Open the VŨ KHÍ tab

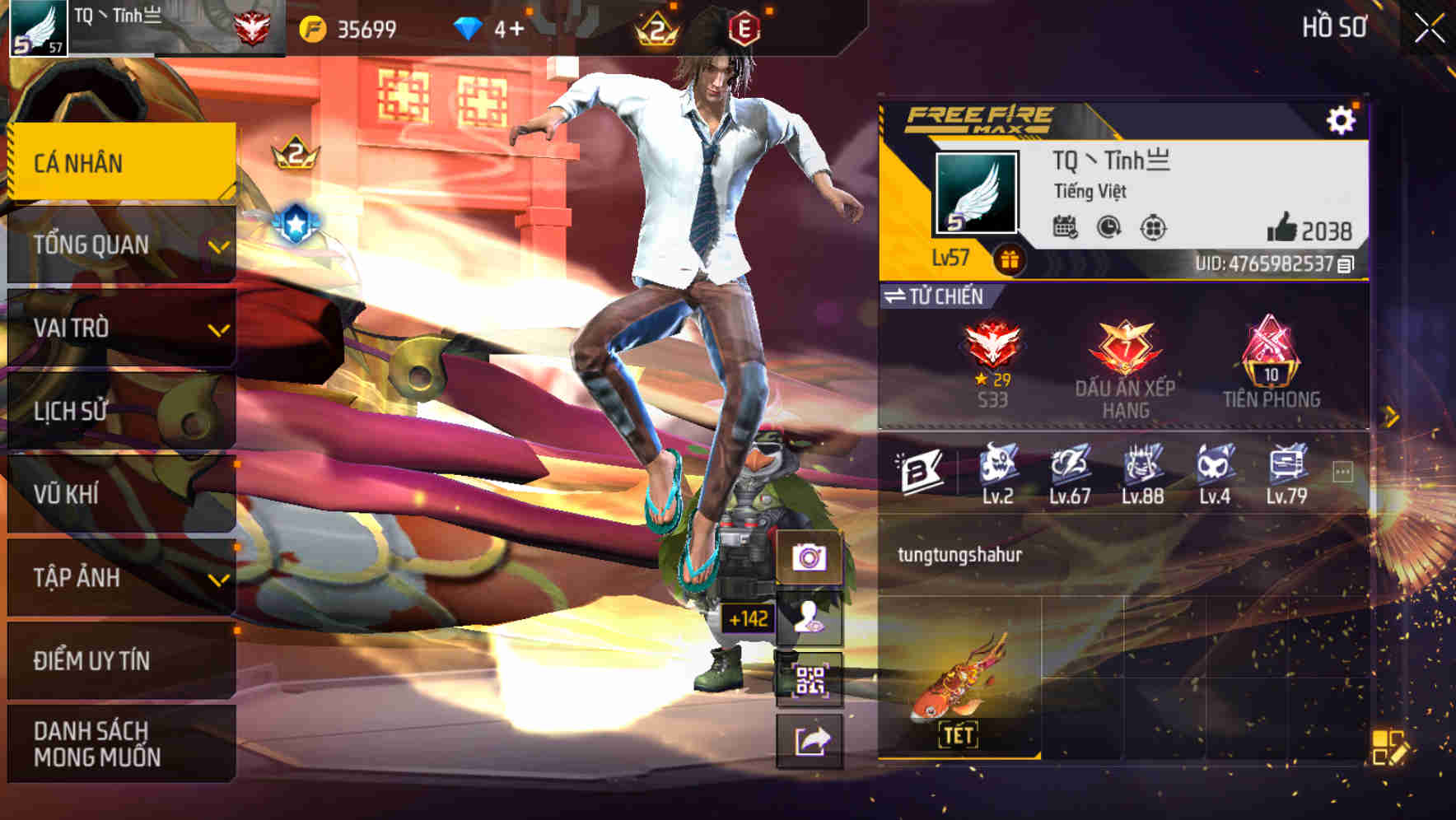[119, 495]
